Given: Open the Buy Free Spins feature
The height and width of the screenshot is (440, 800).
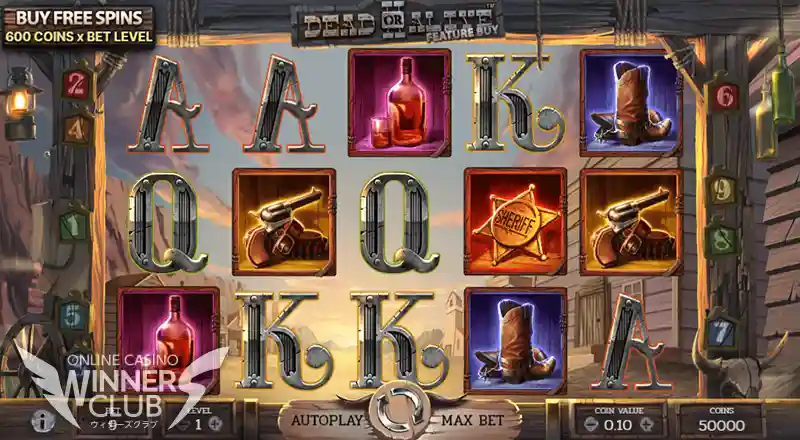Looking at the screenshot, I should [79, 26].
